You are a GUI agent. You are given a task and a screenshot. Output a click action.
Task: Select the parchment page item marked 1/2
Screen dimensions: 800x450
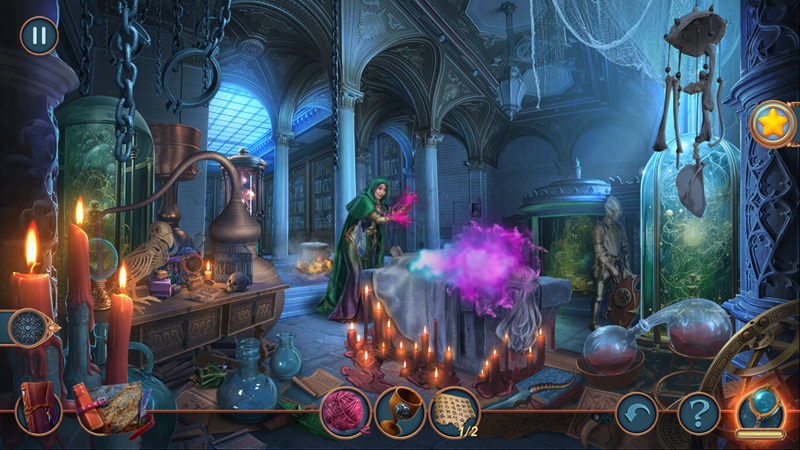(x=454, y=411)
